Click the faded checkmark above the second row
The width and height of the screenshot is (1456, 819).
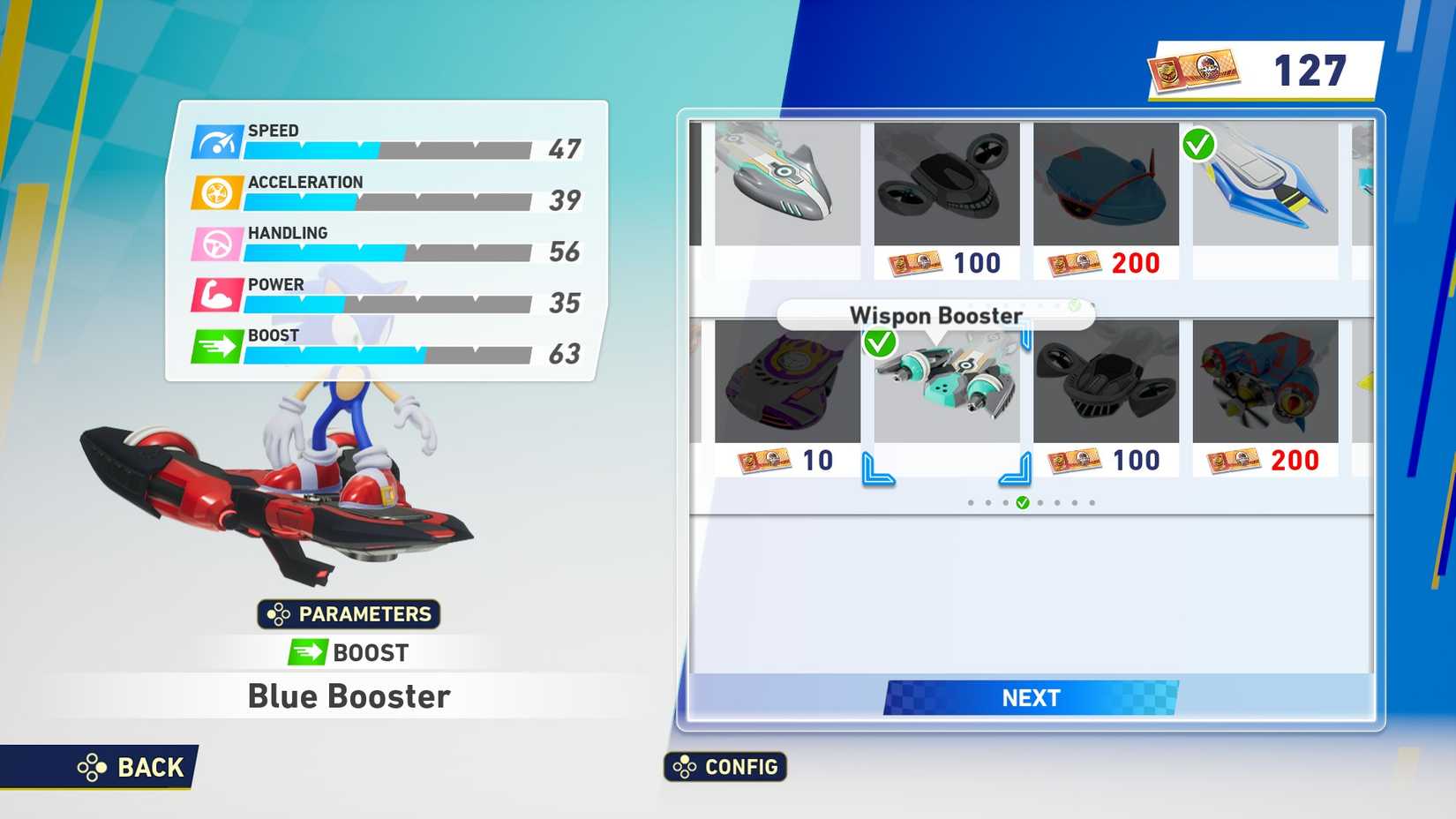point(1073,304)
